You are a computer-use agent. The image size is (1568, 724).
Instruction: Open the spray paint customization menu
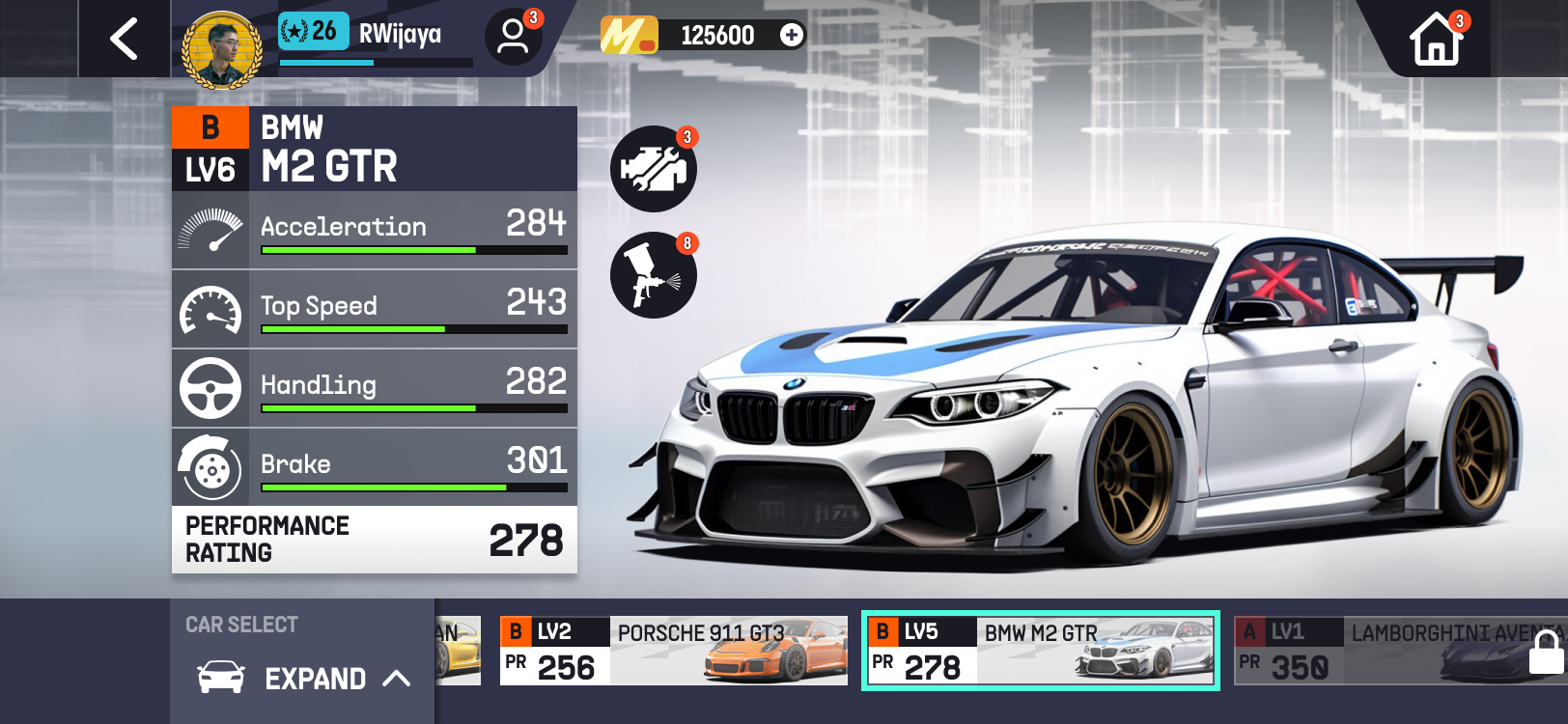[654, 276]
